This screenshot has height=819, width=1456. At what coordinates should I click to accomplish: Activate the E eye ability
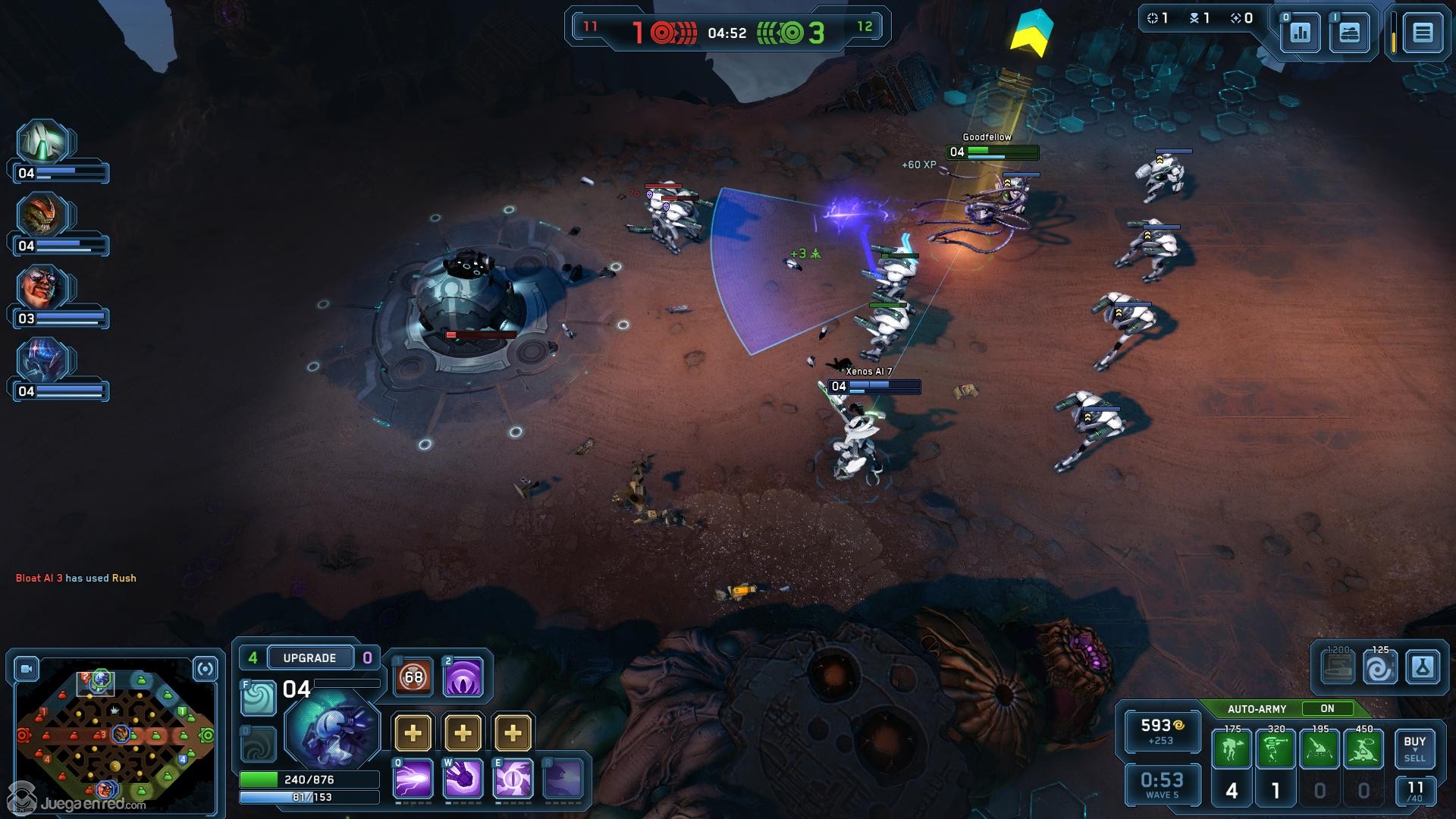pos(513,779)
